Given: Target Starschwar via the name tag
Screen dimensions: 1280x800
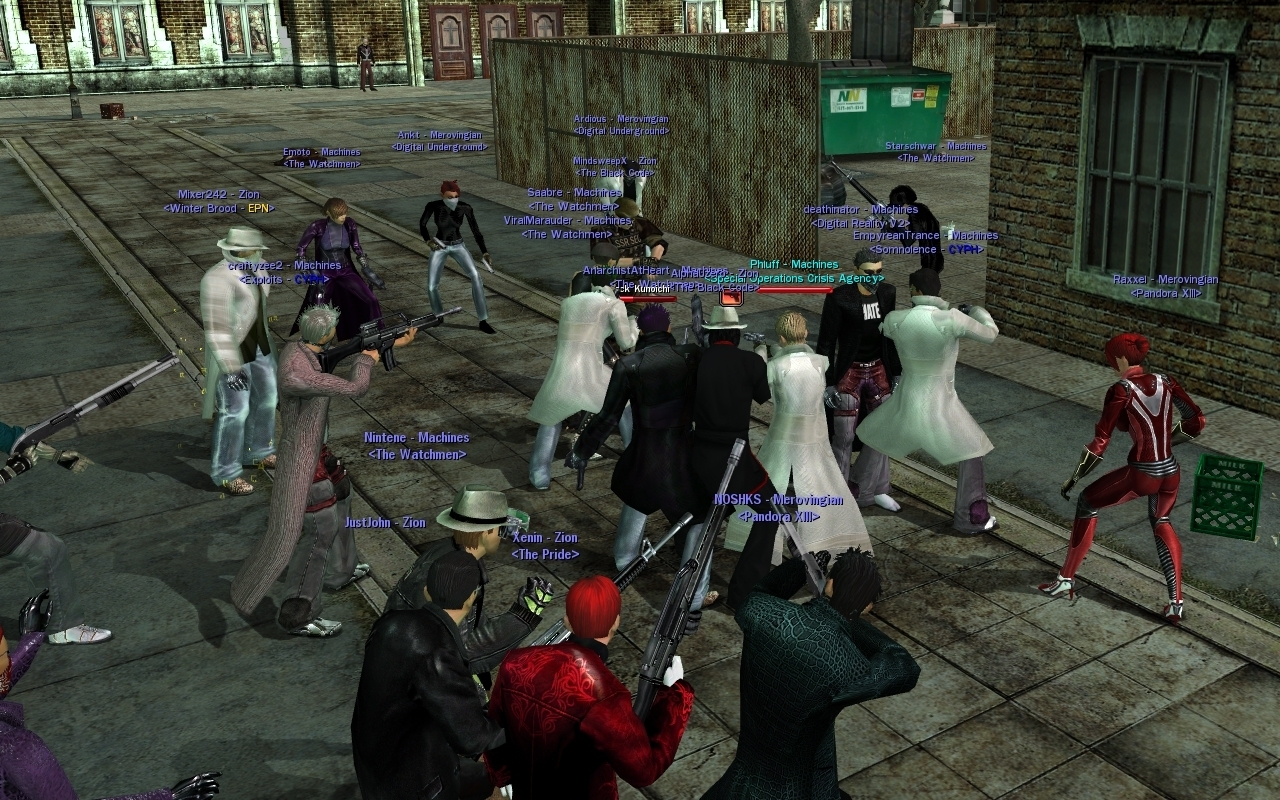Looking at the screenshot, I should click(x=935, y=146).
